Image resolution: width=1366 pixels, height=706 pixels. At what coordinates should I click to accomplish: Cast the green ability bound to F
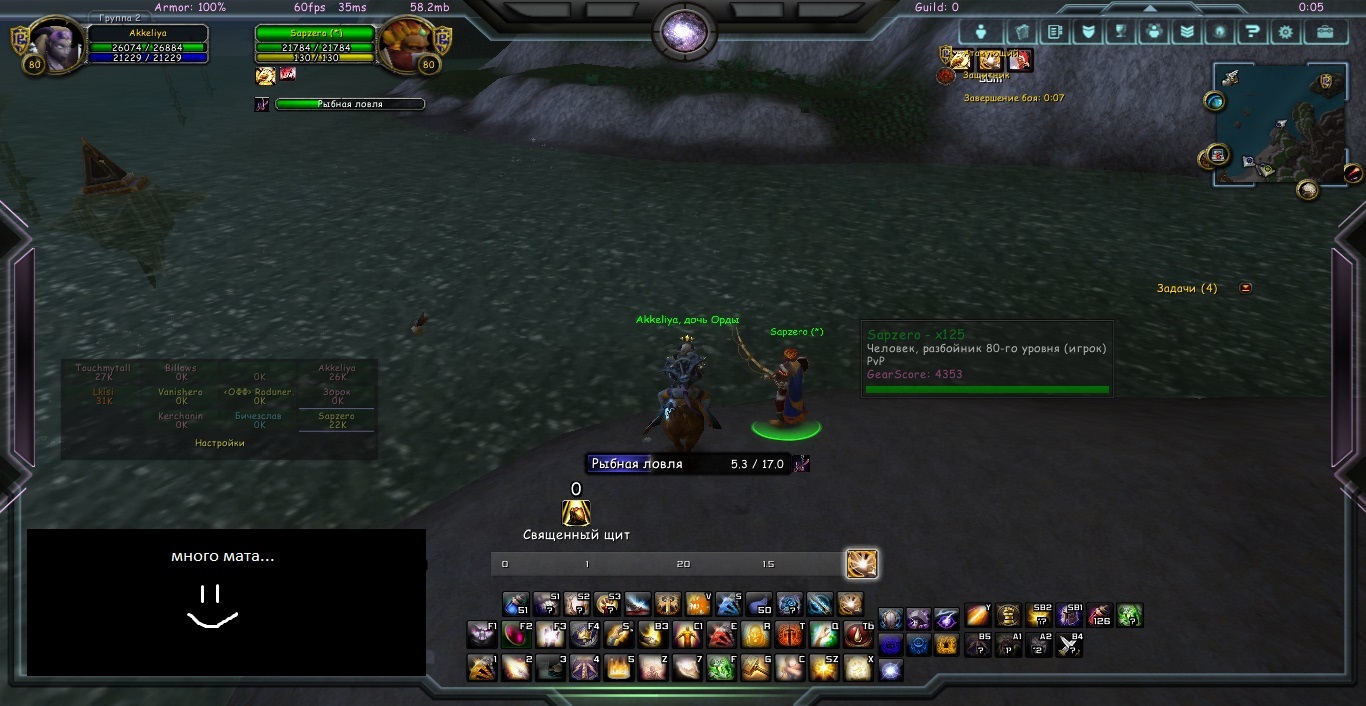coord(721,668)
